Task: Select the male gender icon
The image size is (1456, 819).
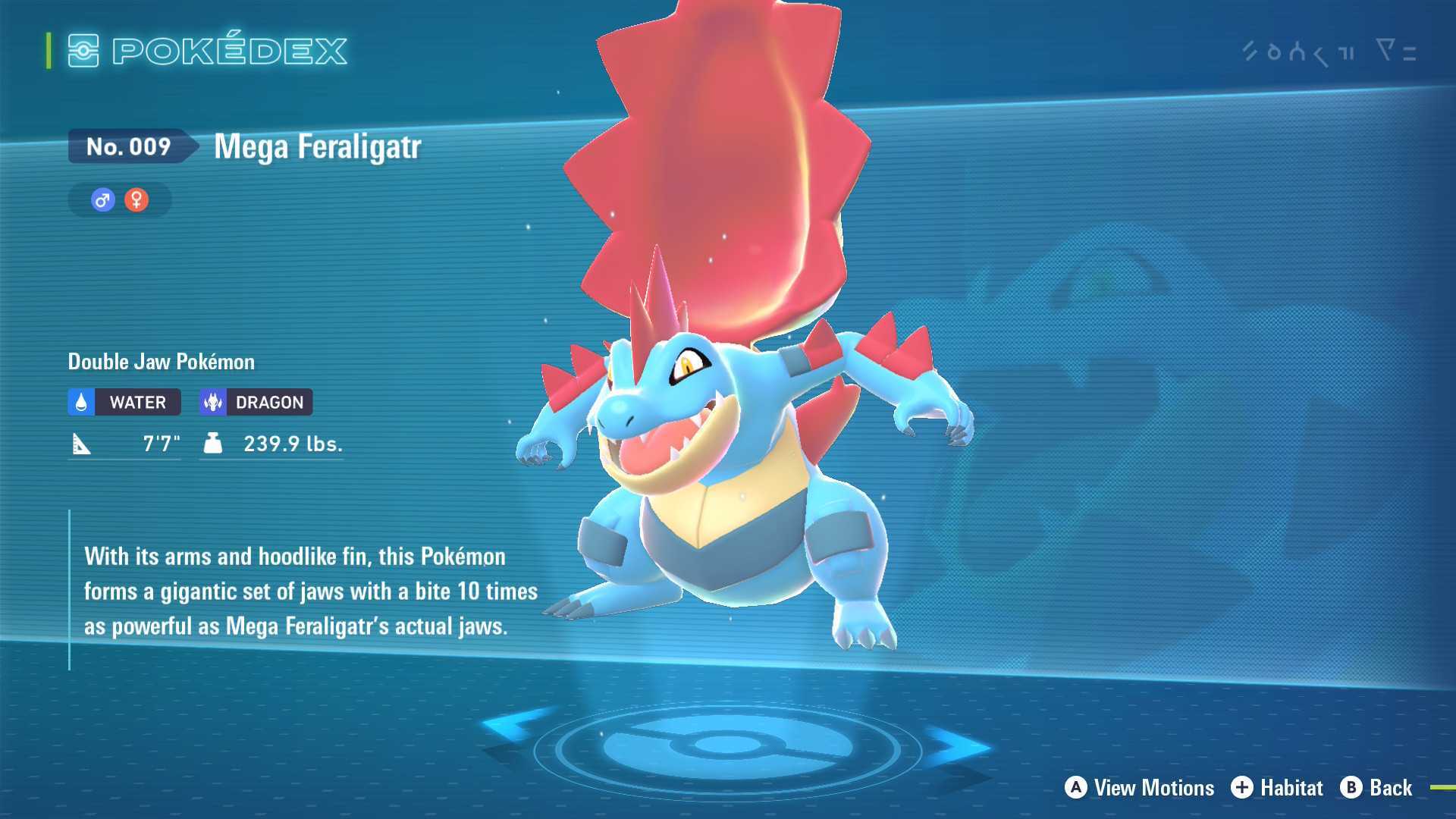Action: [103, 200]
